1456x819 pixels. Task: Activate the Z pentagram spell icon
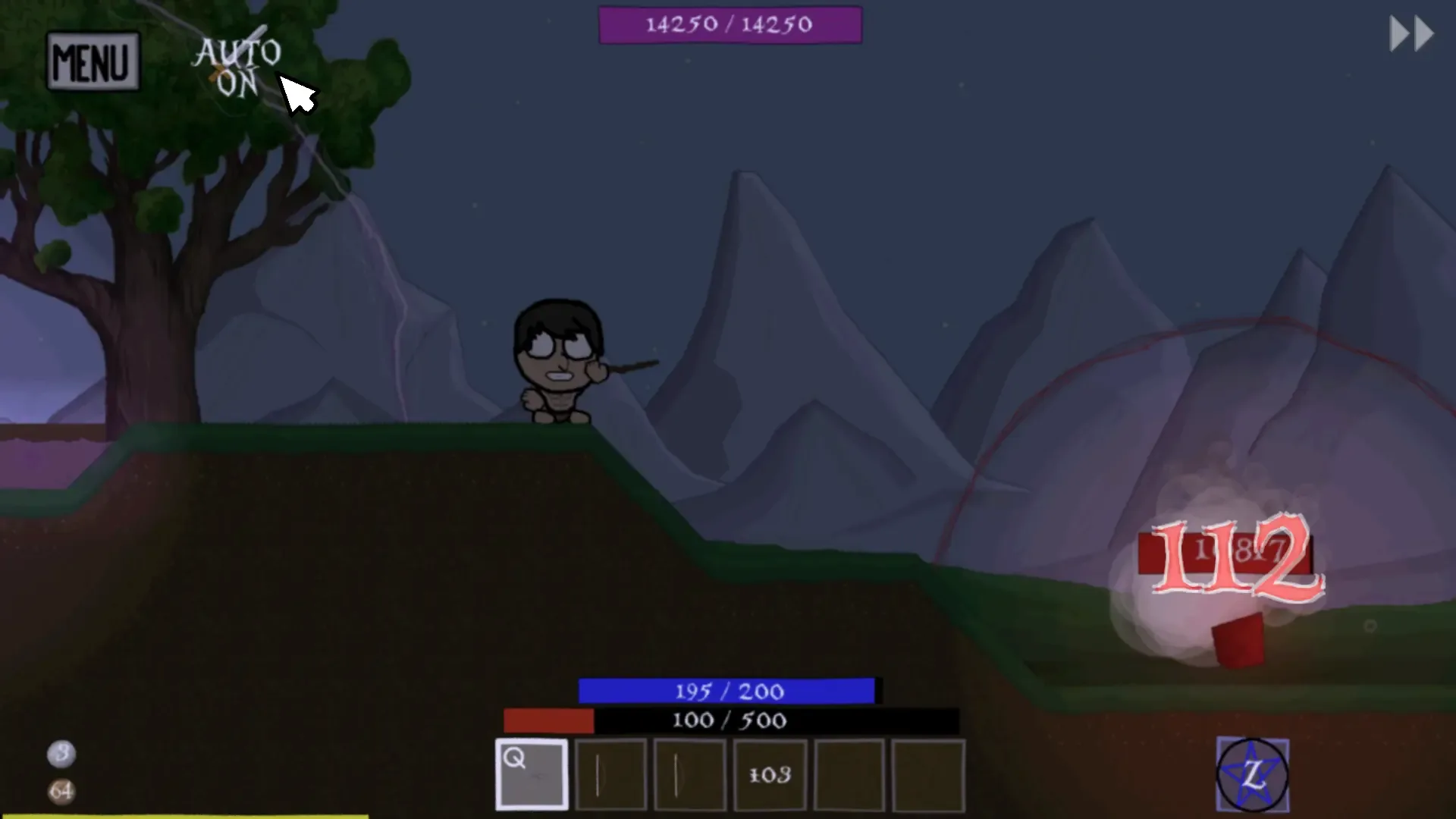pos(1252,775)
